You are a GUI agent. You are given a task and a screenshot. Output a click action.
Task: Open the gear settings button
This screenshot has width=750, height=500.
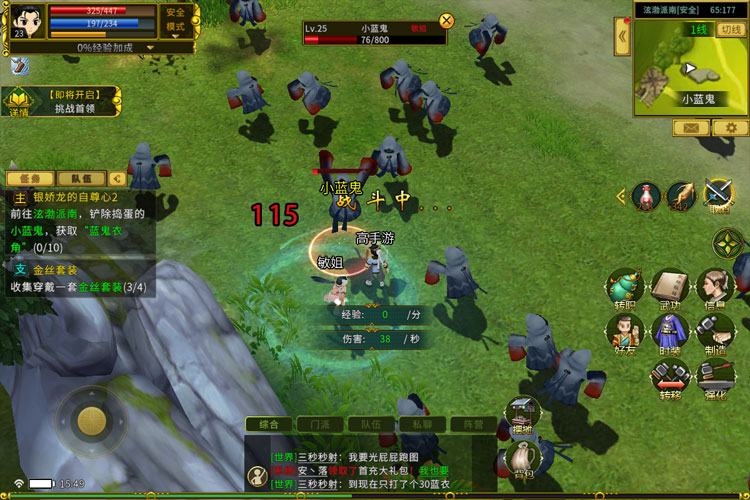[x=730, y=128]
